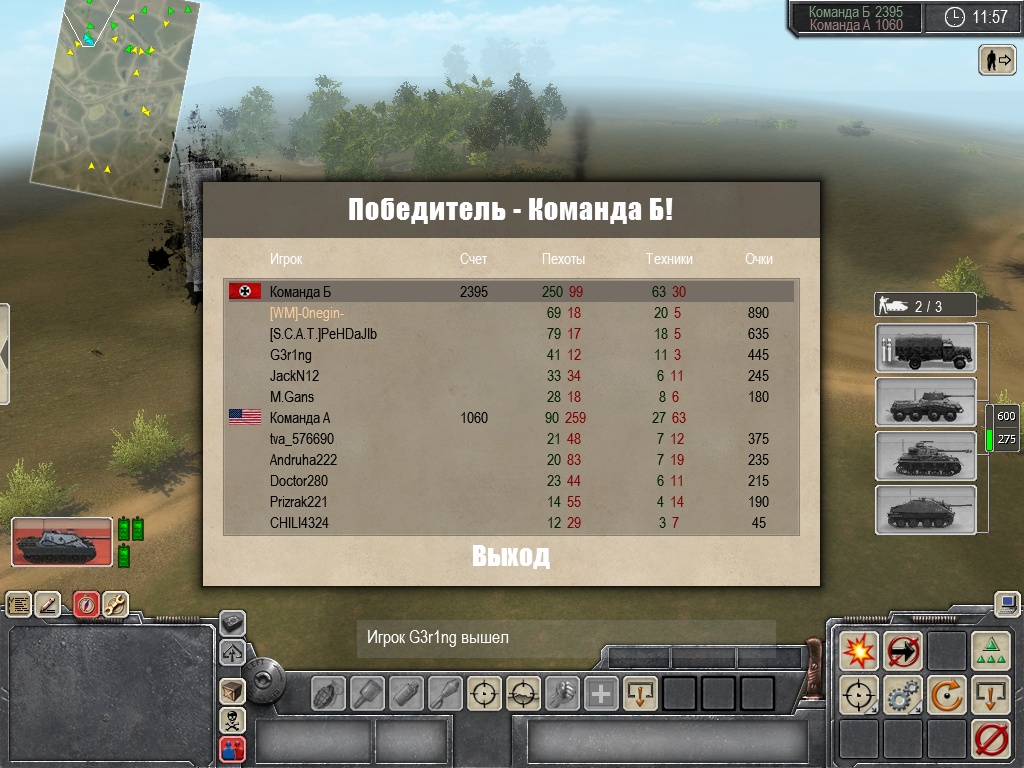
Task: Pick the turreted tank reinforcement card
Action: (925, 456)
